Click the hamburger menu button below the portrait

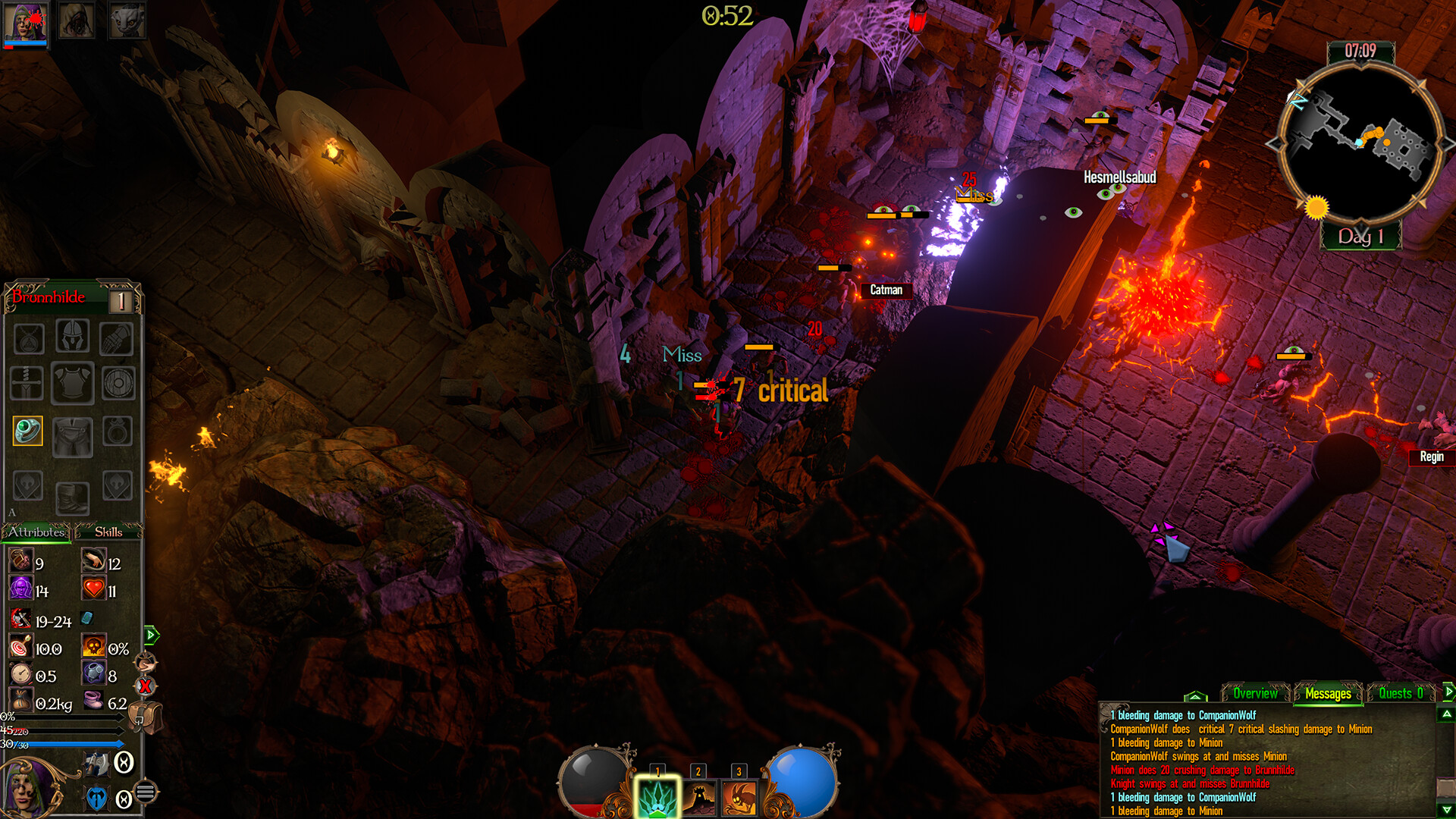pos(145,792)
